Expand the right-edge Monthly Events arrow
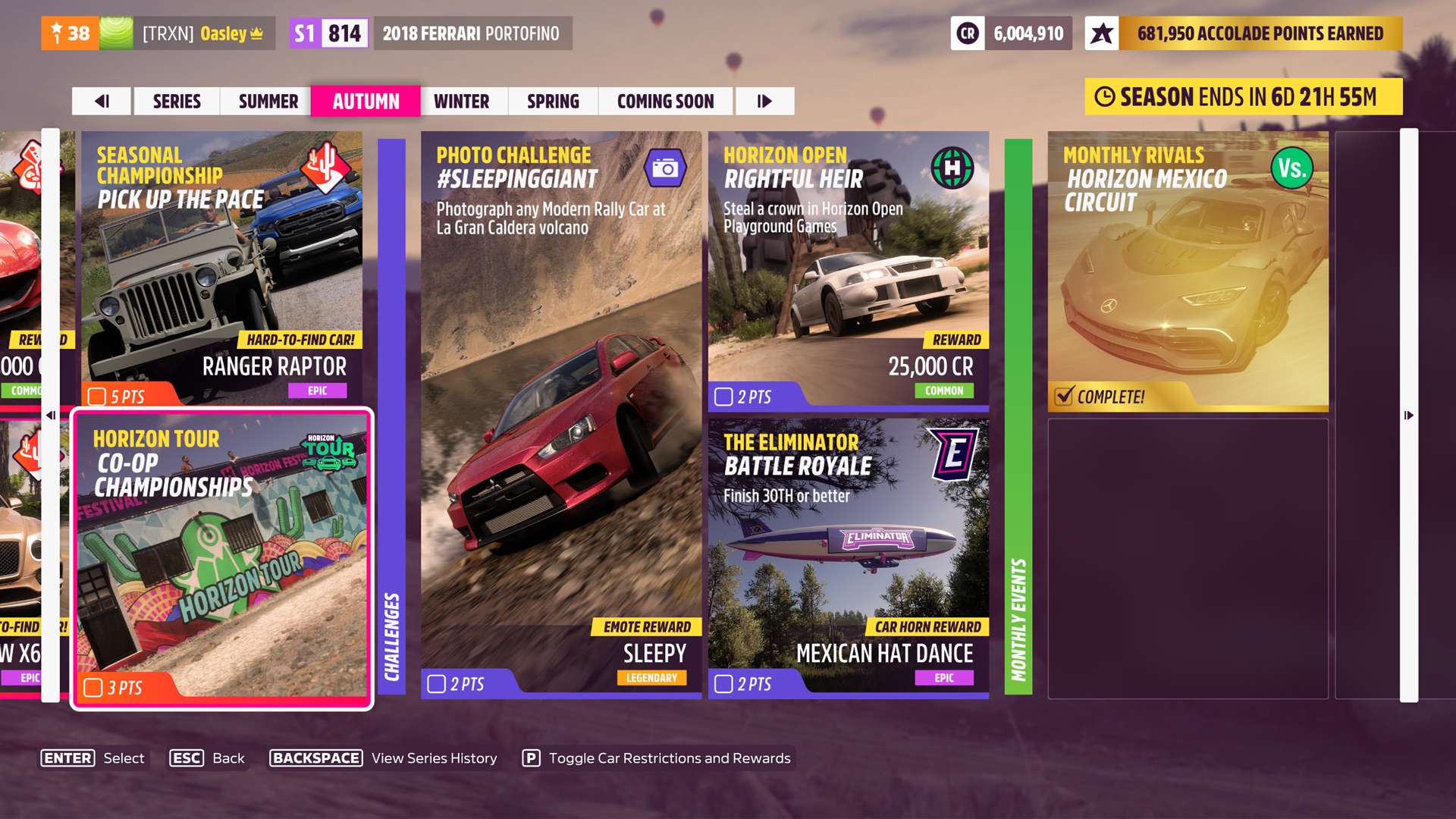Screen dimensions: 1456x819 (1409, 415)
